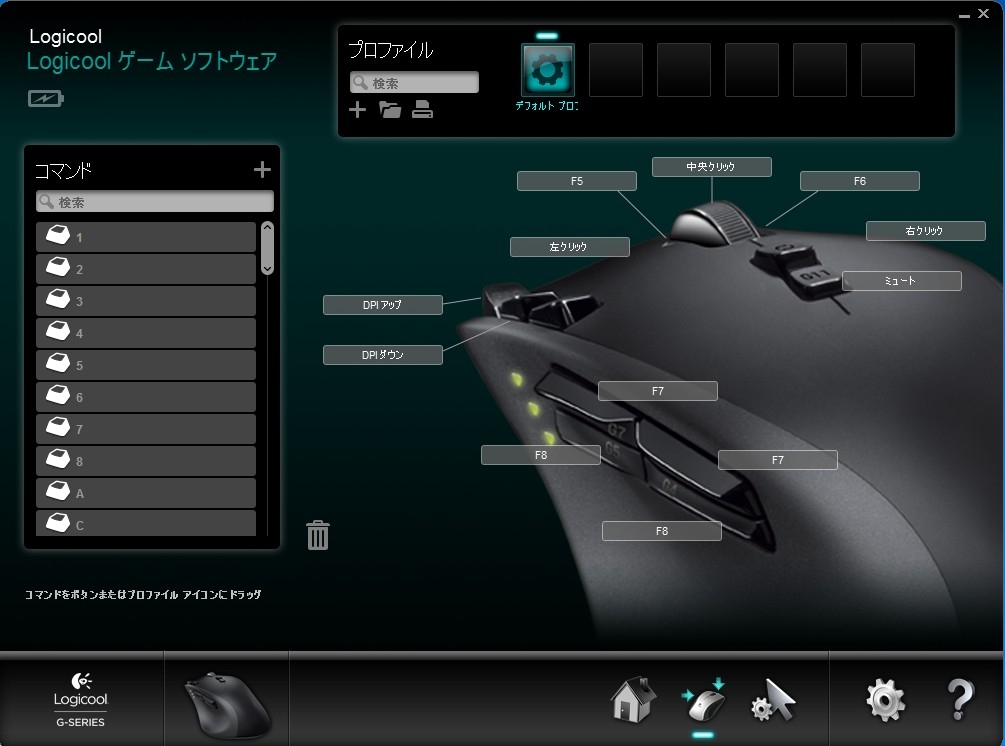Select the DPIダウン button assignment
This screenshot has height=746, width=1005.
(x=382, y=354)
